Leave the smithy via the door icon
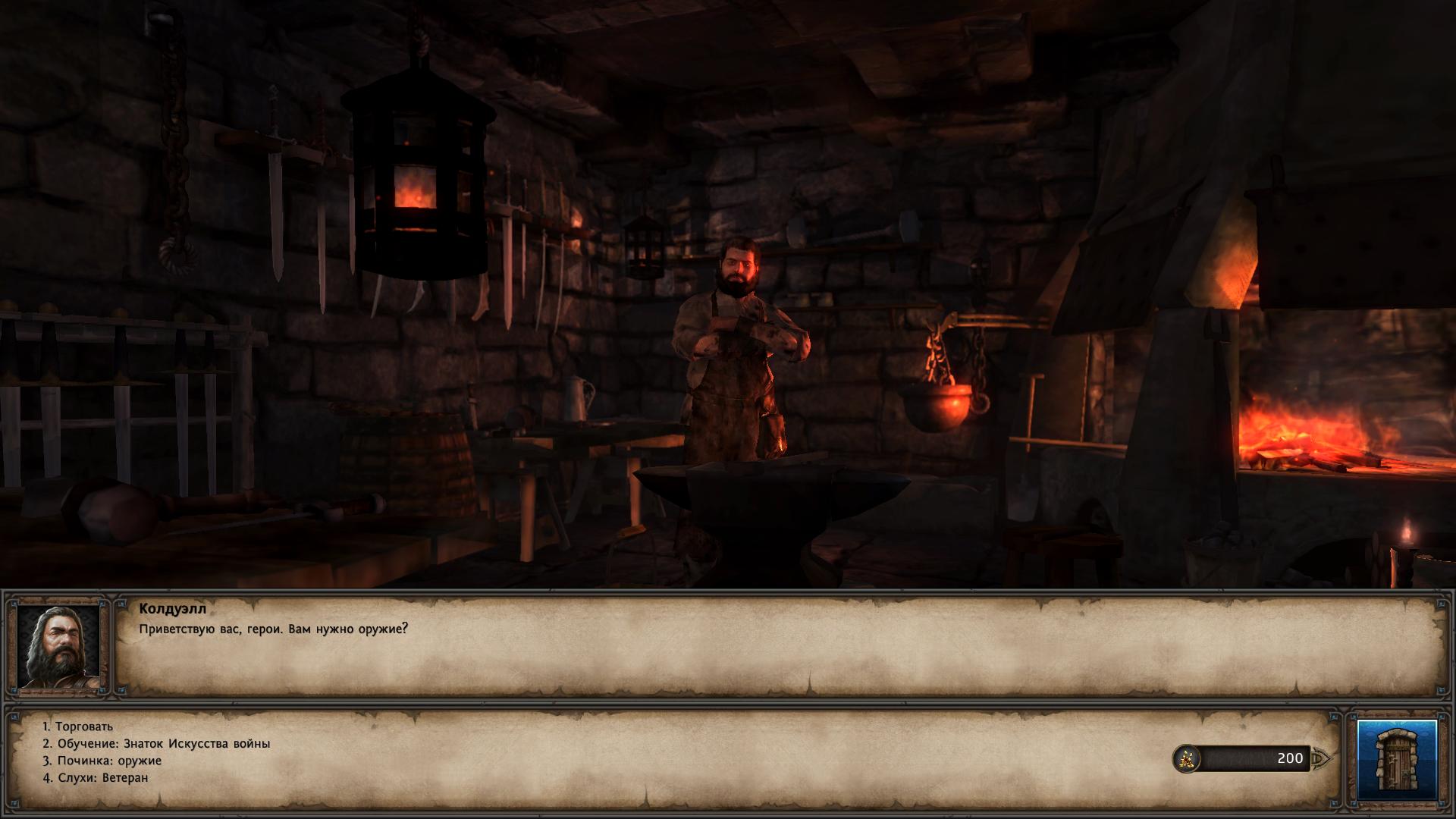 (x=1397, y=759)
